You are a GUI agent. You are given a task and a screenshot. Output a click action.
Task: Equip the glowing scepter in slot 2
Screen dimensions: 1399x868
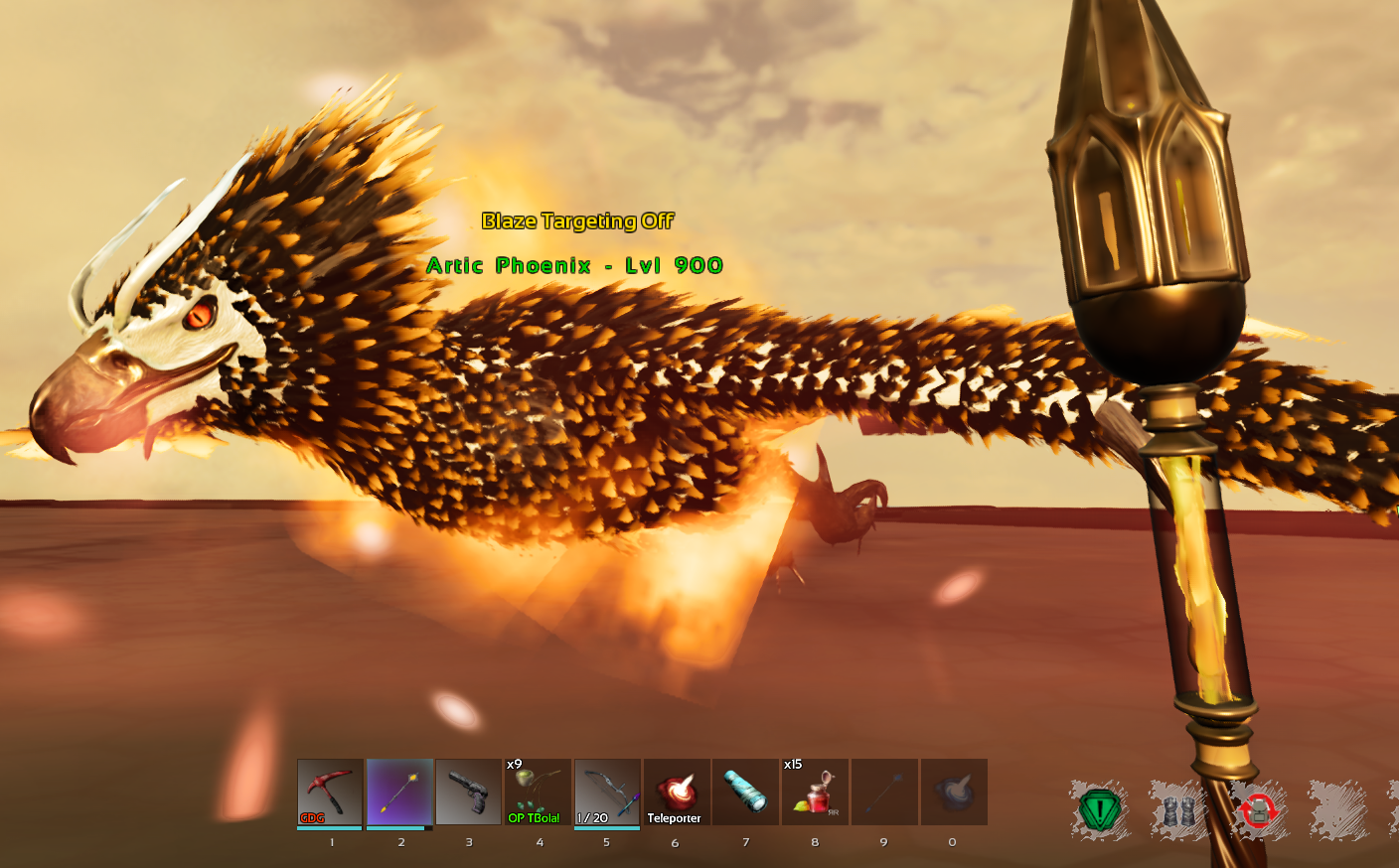point(399,790)
